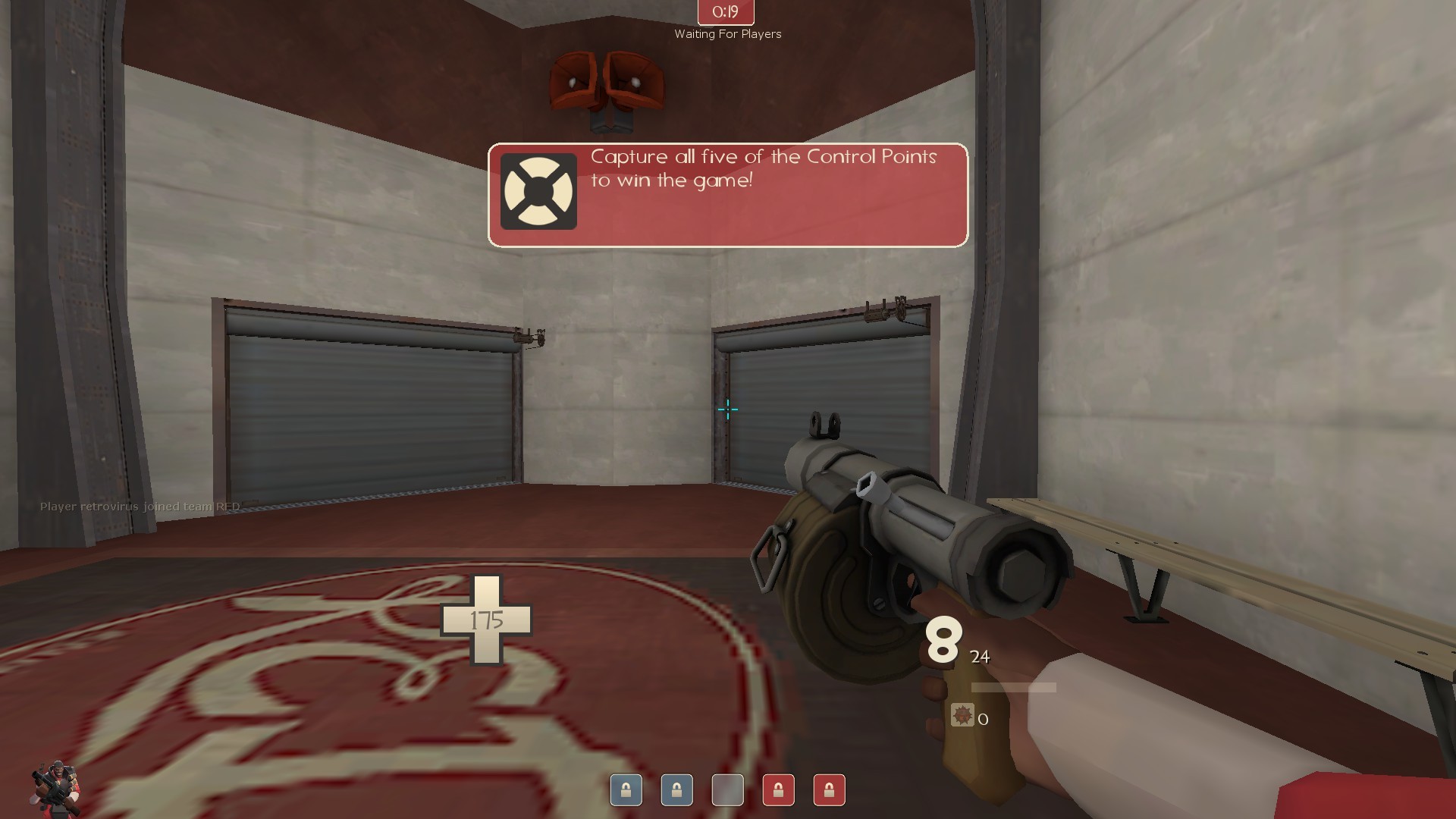Select the neutral gray middle control point icon
Viewport: 1456px width, 819px height.
tap(727, 790)
